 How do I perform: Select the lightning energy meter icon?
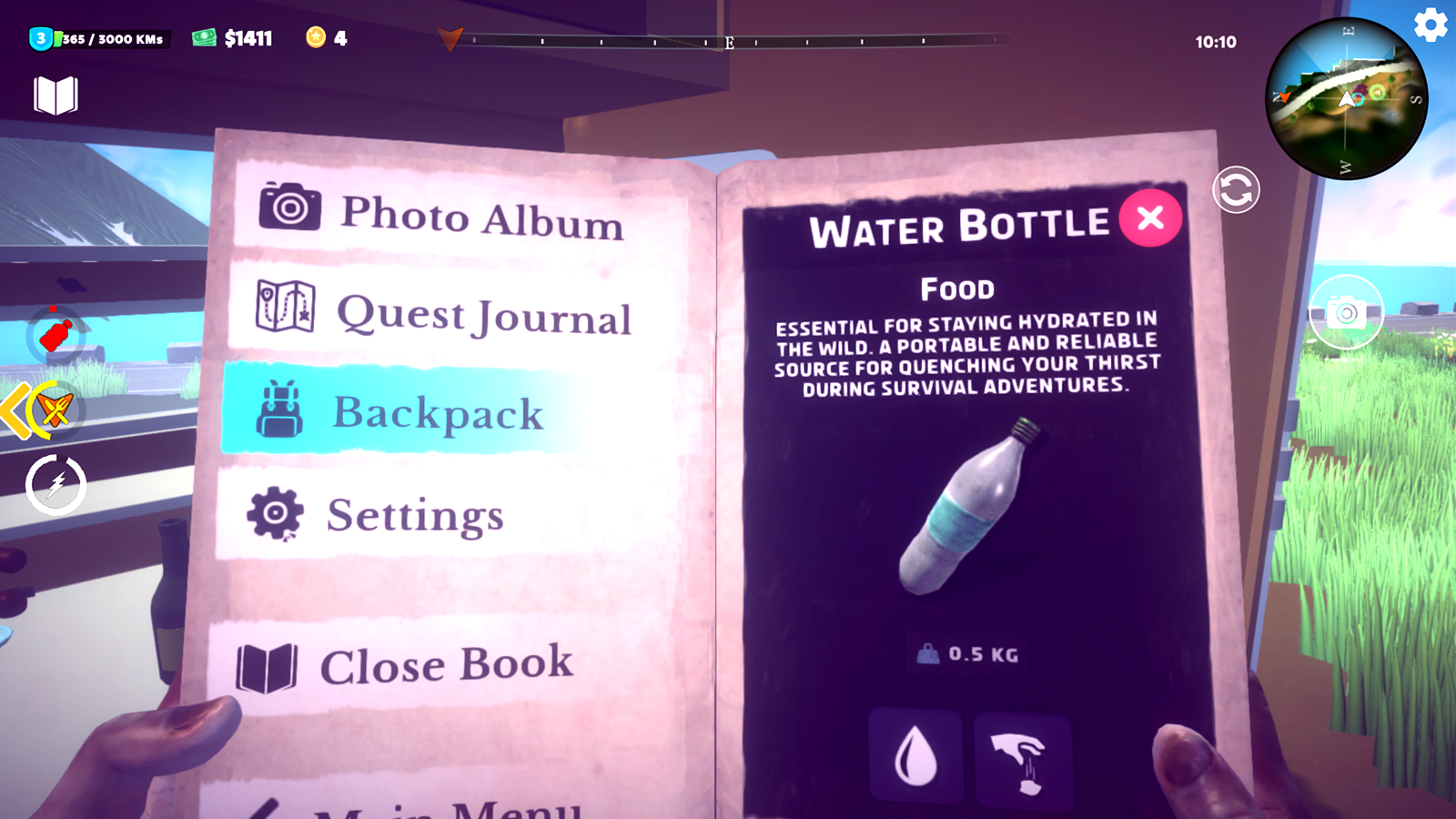(55, 485)
